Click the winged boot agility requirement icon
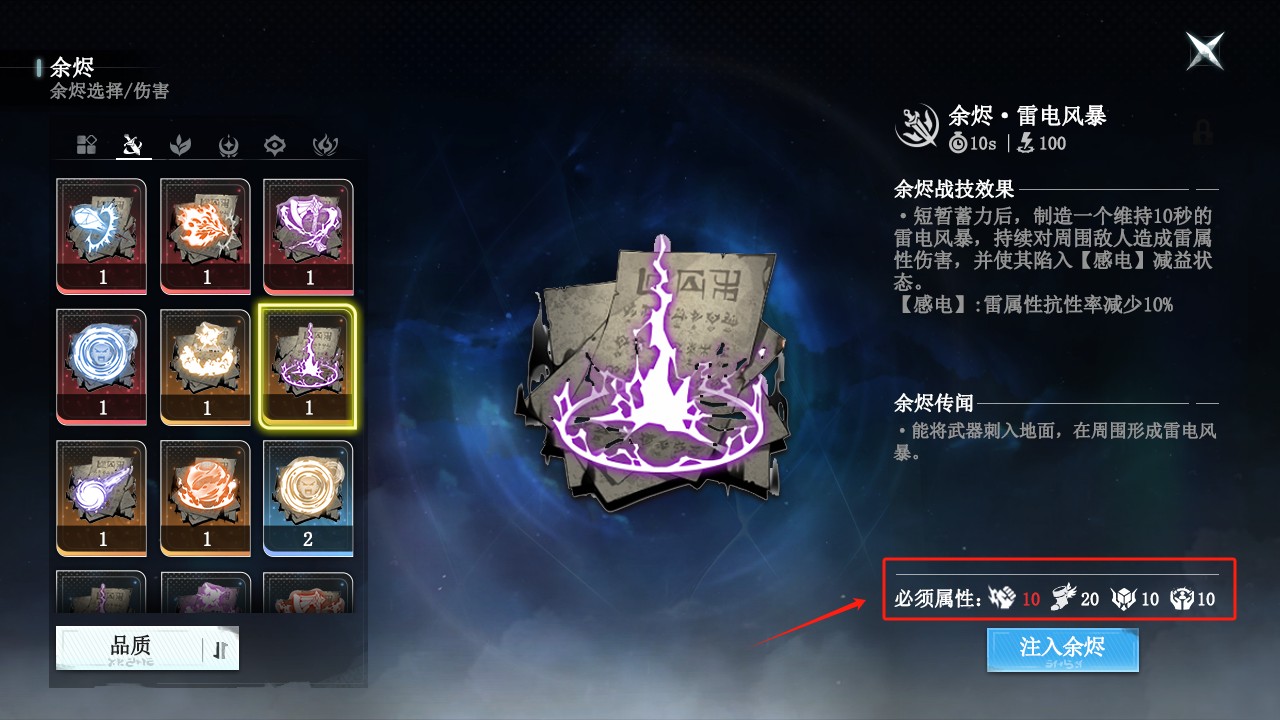1280x720 pixels. 1062,598
